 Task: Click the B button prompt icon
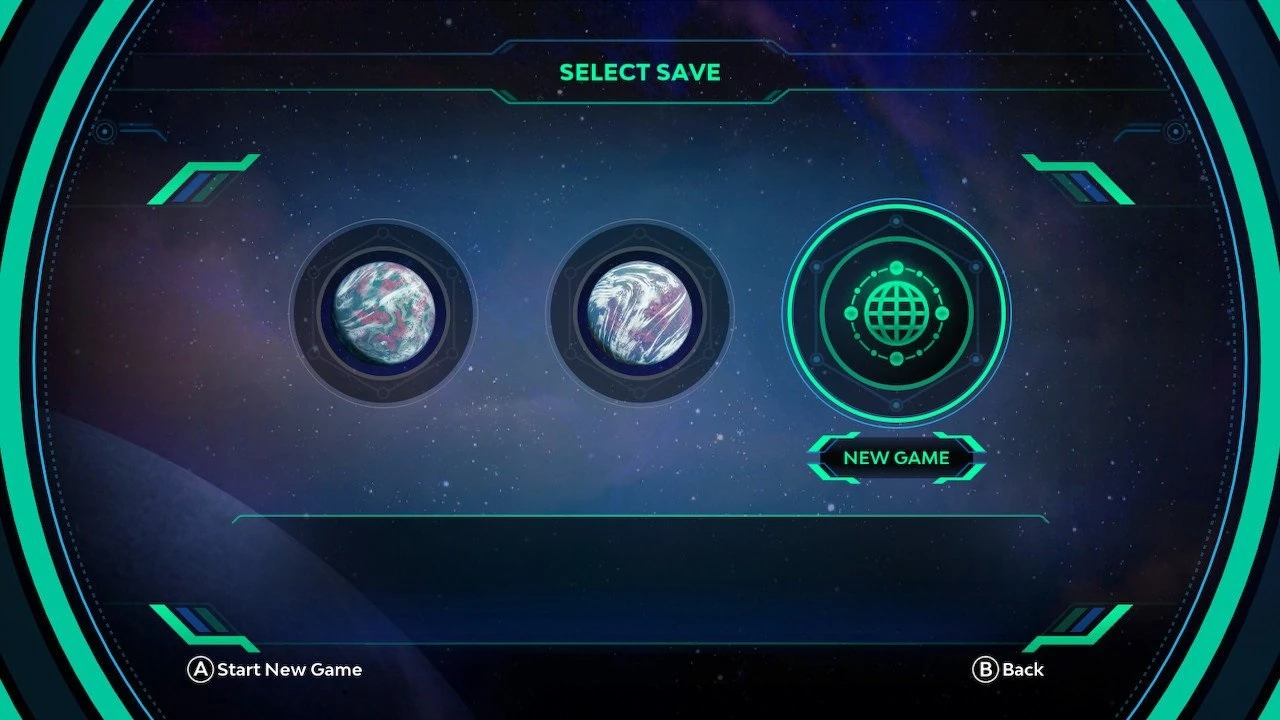point(986,670)
